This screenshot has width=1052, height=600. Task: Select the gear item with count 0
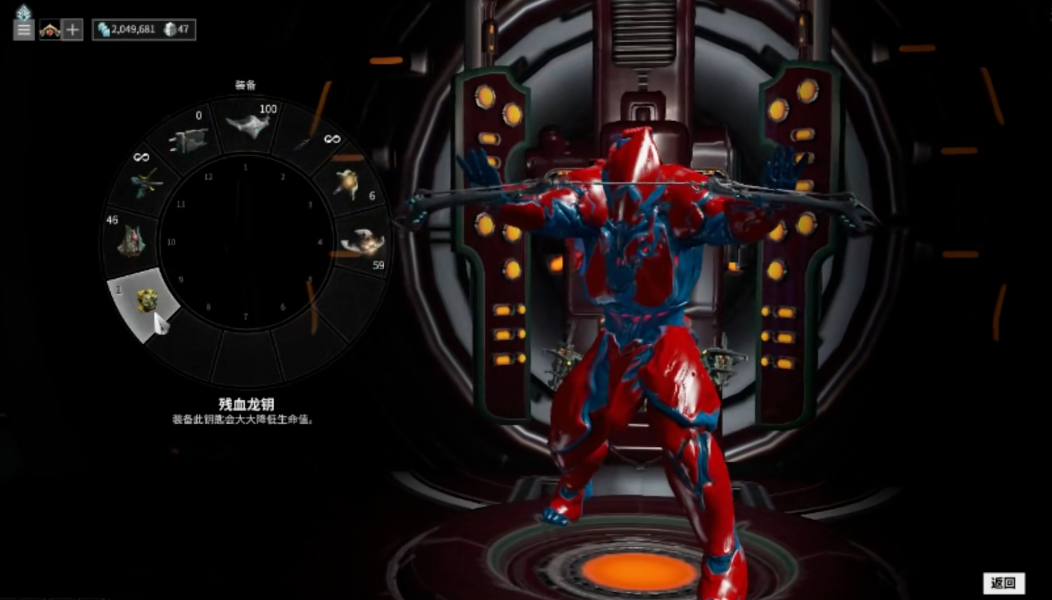pos(192,139)
